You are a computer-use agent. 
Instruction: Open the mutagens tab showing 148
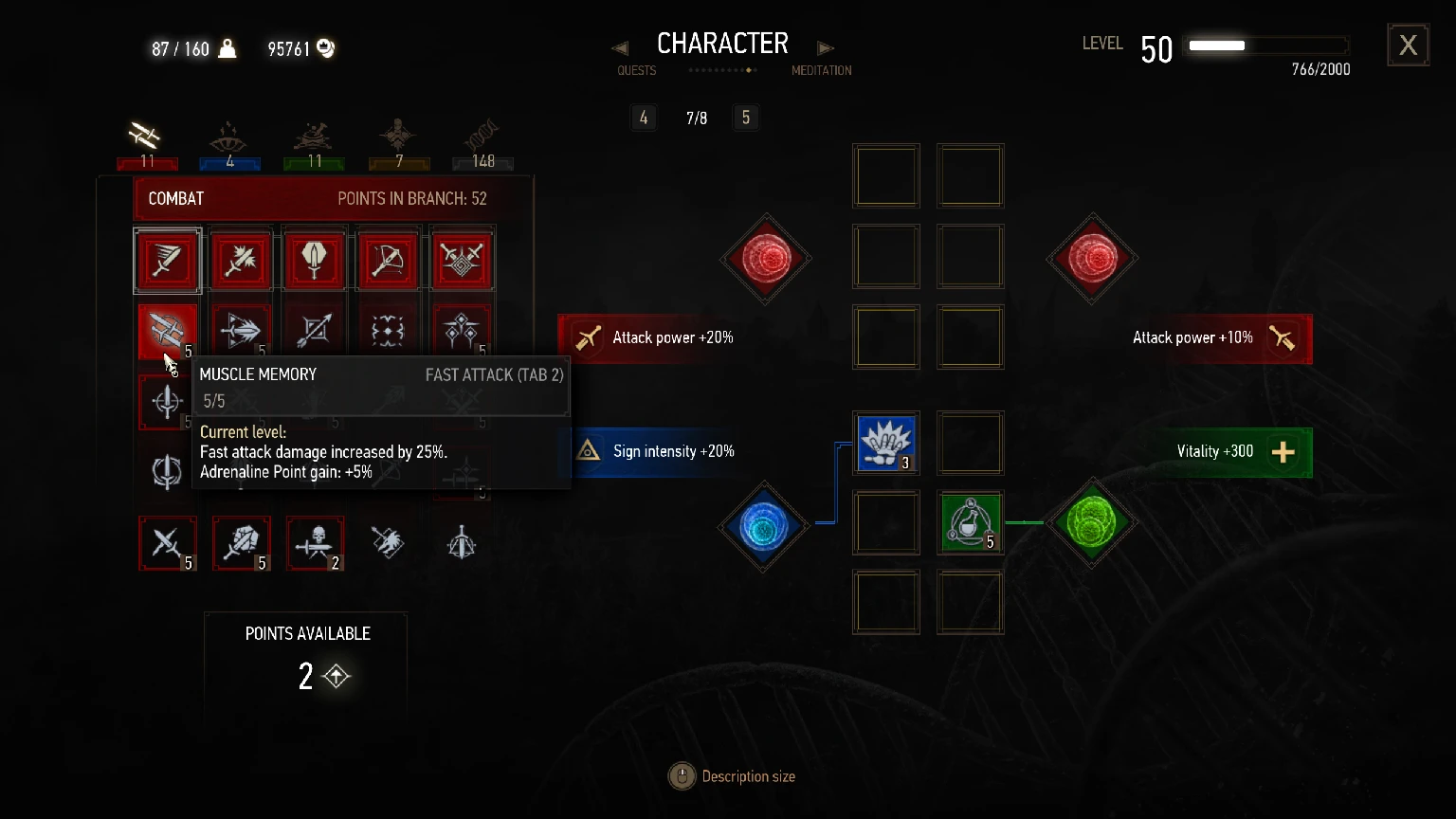[x=482, y=142]
